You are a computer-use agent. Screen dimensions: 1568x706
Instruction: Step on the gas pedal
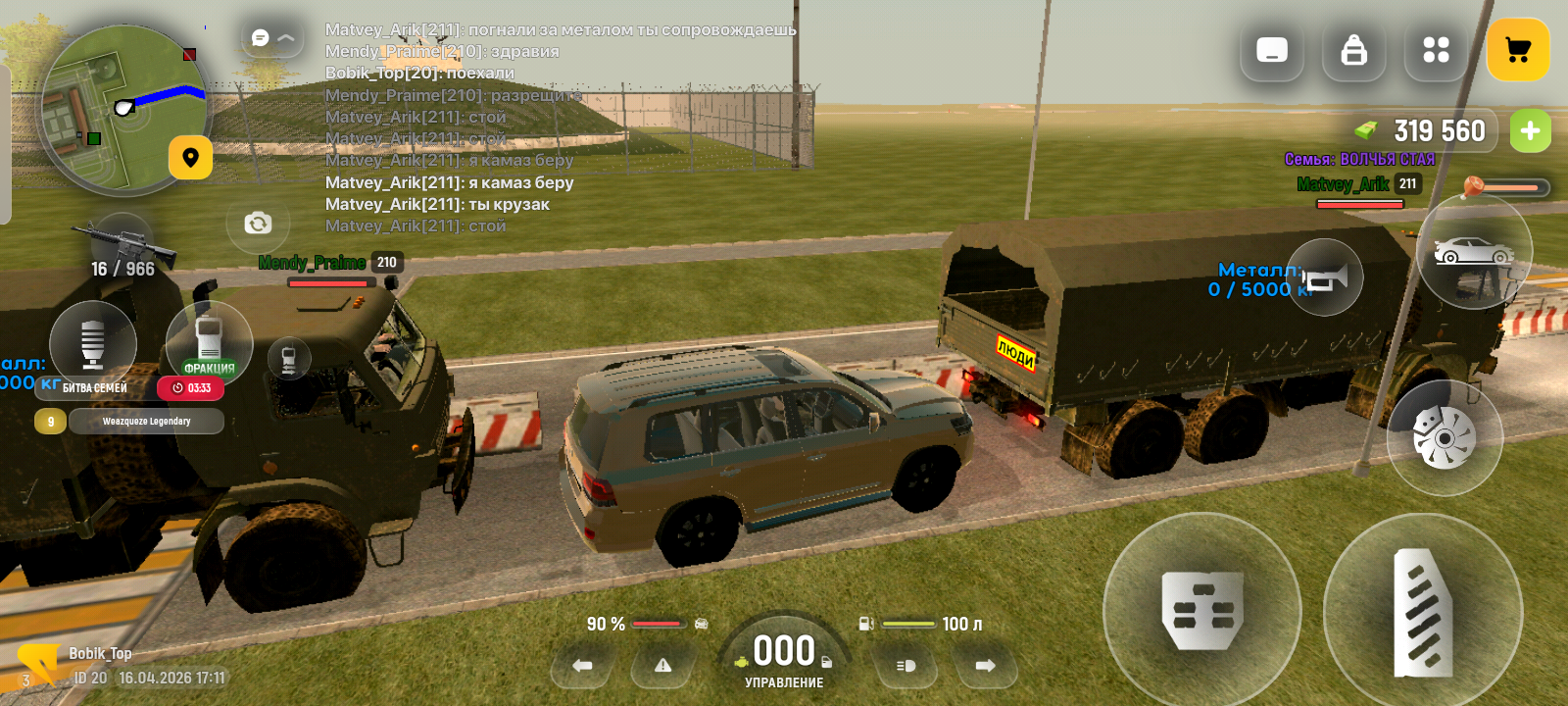point(1422,612)
